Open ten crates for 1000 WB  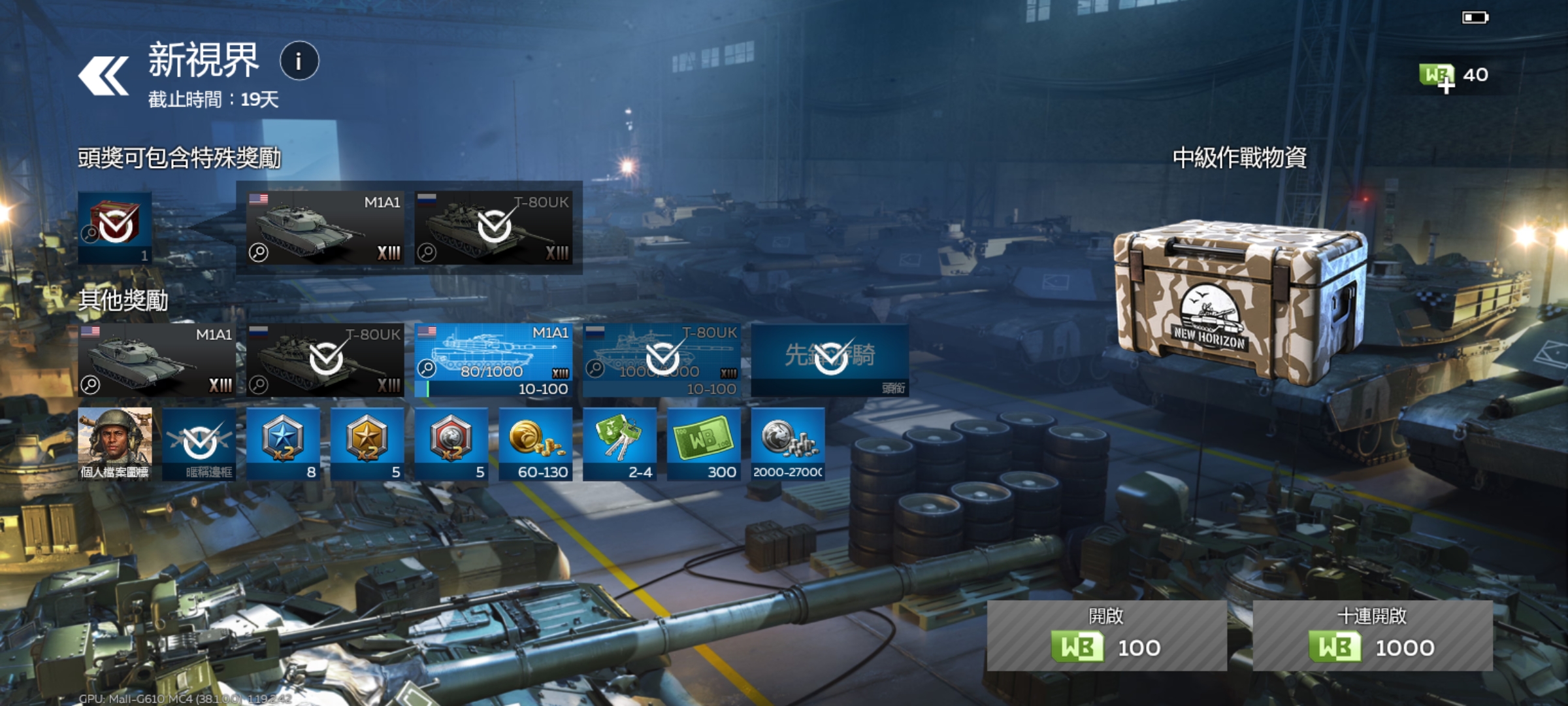click(1372, 635)
